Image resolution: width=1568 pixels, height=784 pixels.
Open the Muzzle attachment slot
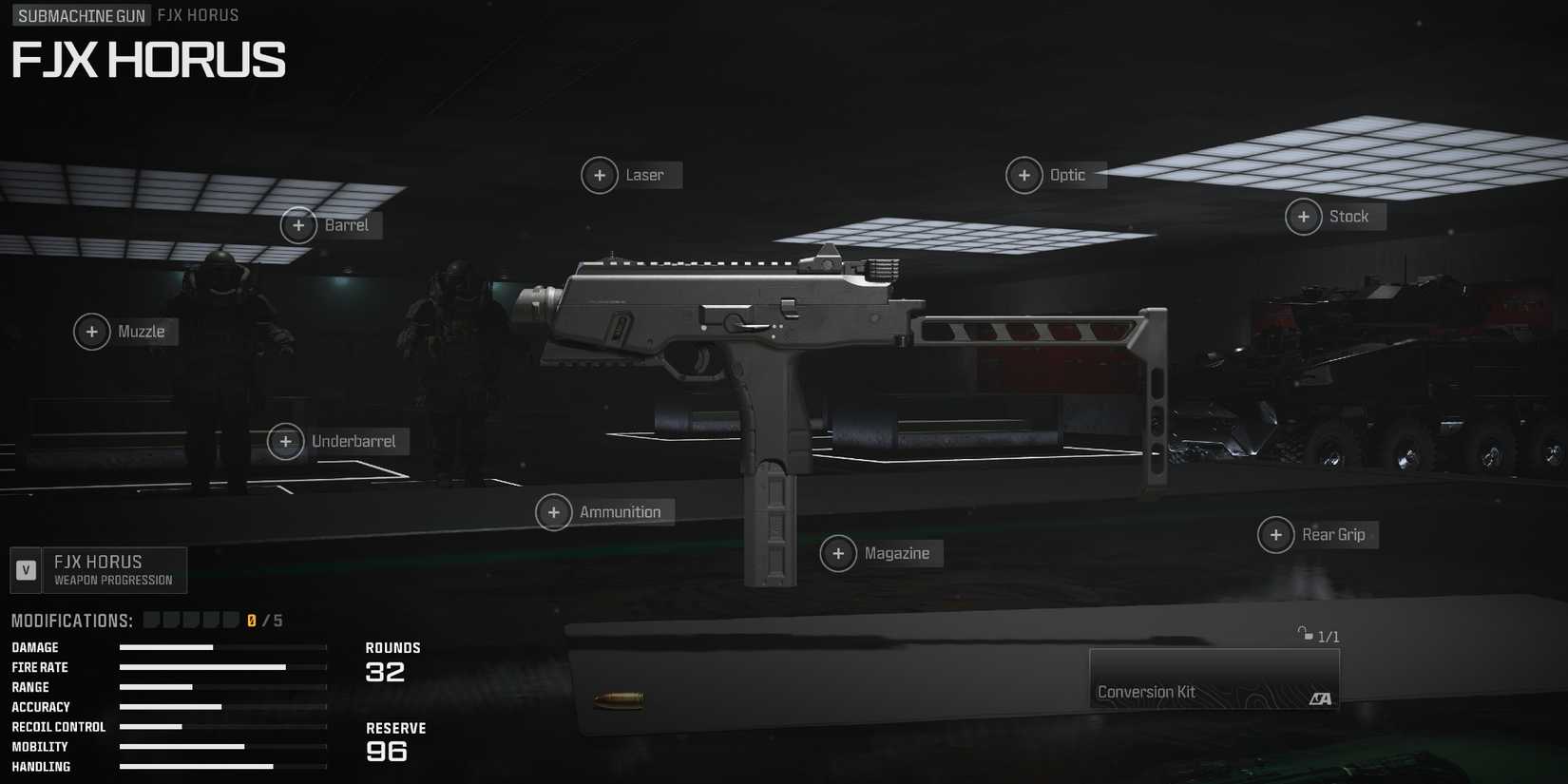point(92,332)
